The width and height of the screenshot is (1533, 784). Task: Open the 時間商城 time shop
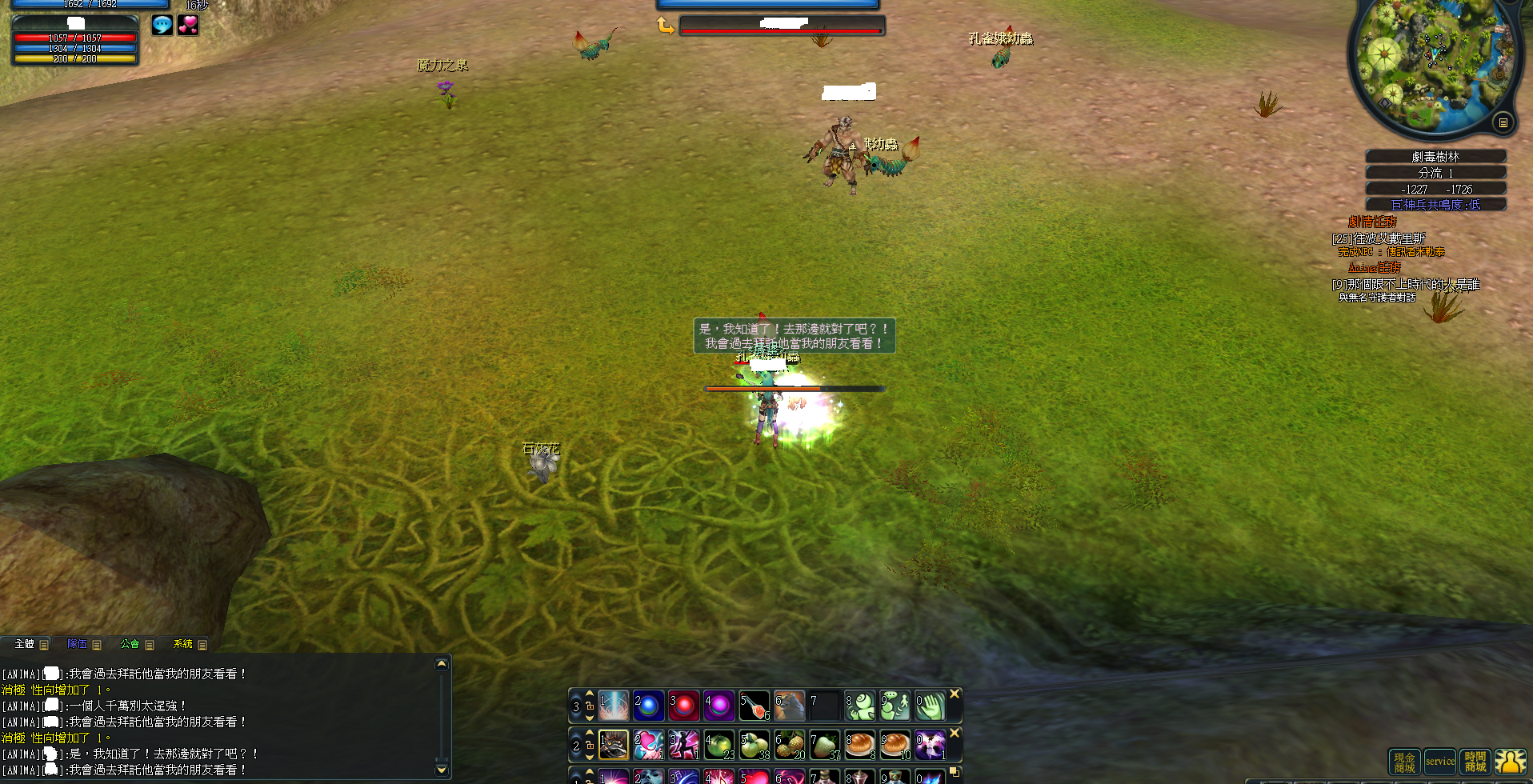[1475, 762]
